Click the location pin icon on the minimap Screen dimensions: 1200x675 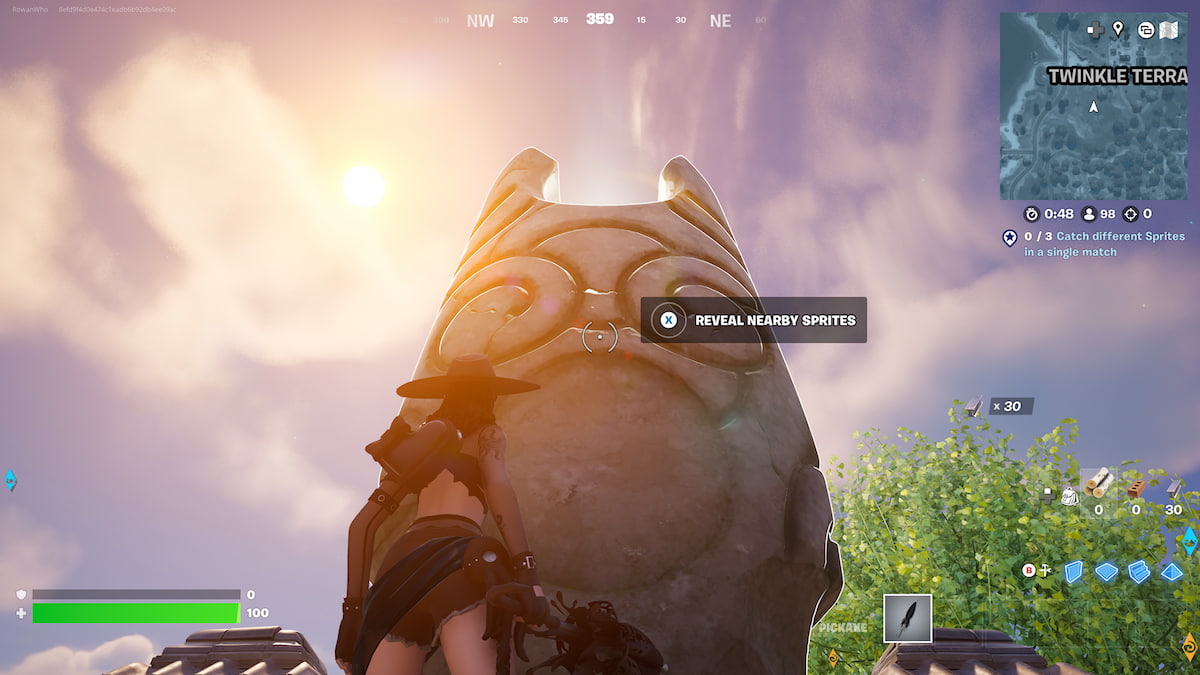1118,29
